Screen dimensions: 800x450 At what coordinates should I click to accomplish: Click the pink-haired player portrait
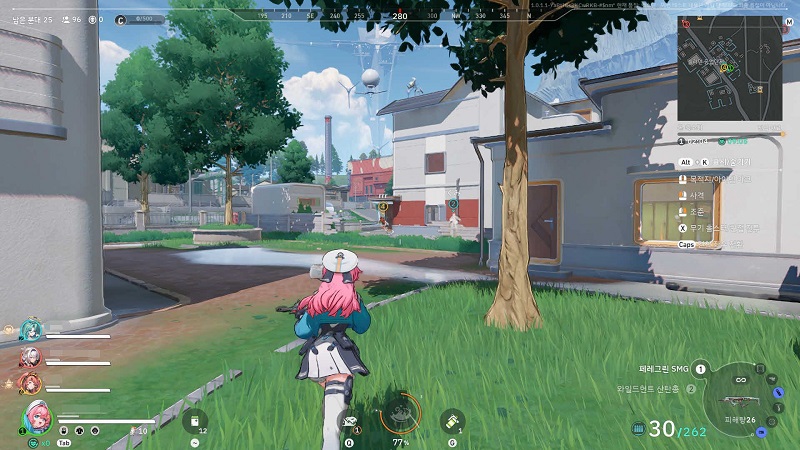36,414
